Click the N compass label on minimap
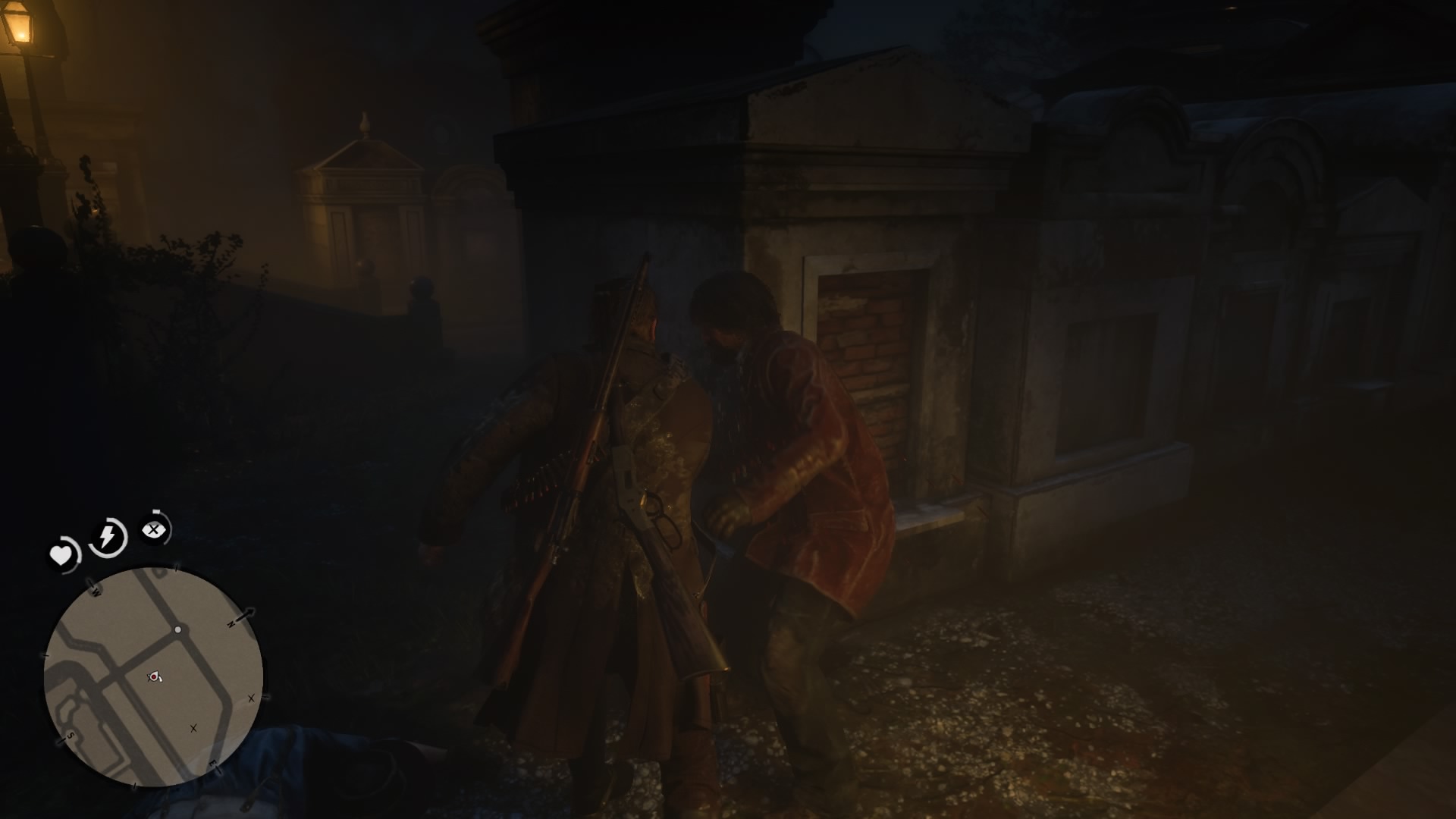The image size is (1456, 819). tap(231, 623)
